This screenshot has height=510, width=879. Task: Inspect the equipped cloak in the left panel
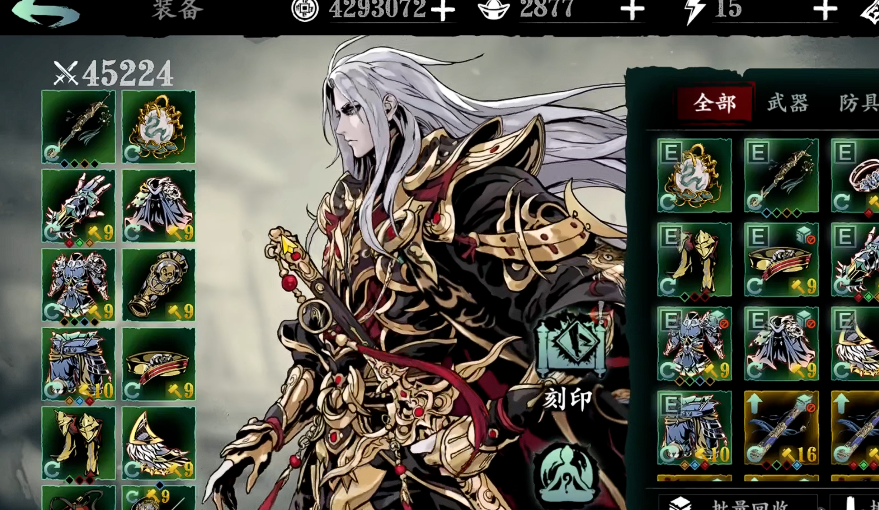tap(159, 206)
